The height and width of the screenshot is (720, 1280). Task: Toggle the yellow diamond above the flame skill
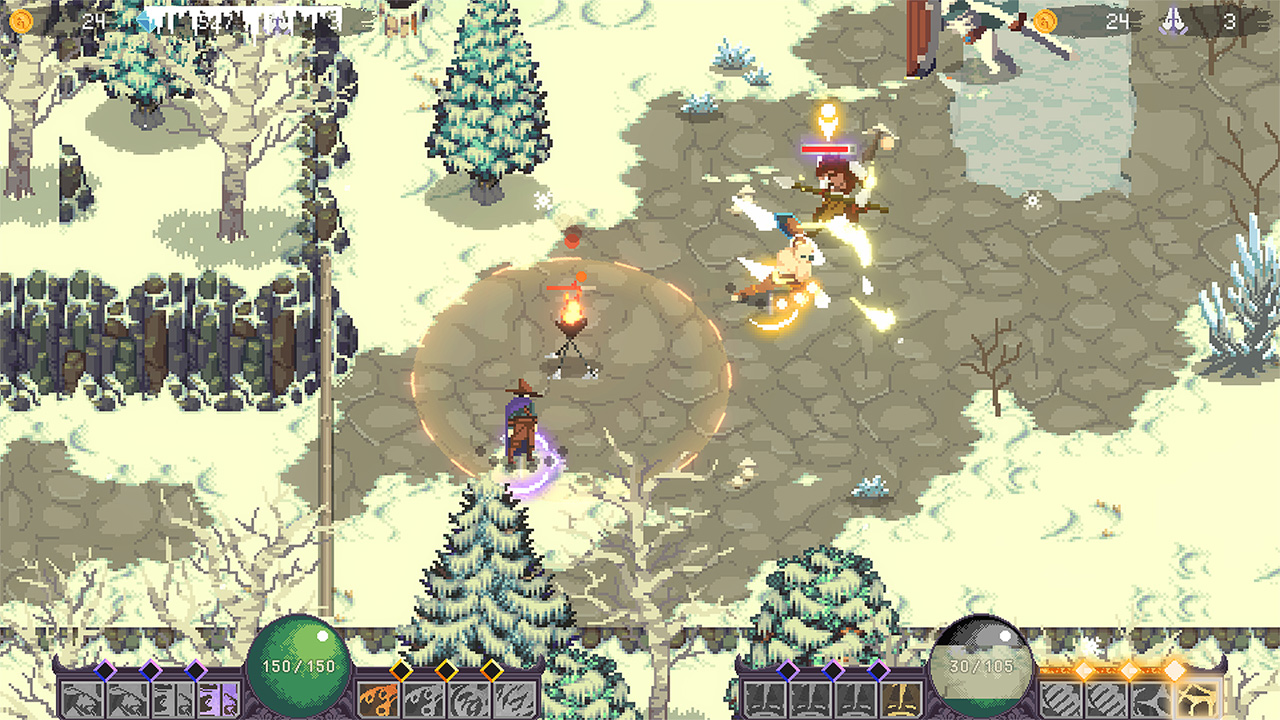point(400,670)
